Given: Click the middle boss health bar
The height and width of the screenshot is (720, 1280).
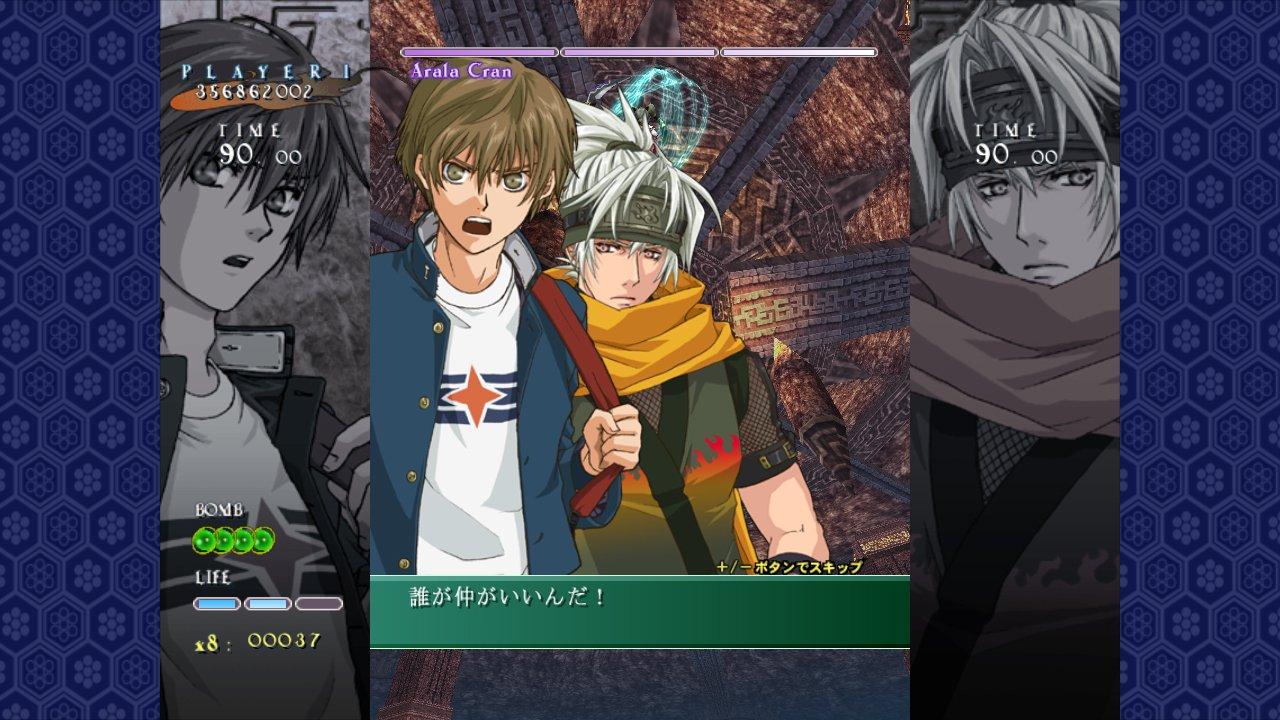Looking at the screenshot, I should pyautogui.click(x=640, y=49).
